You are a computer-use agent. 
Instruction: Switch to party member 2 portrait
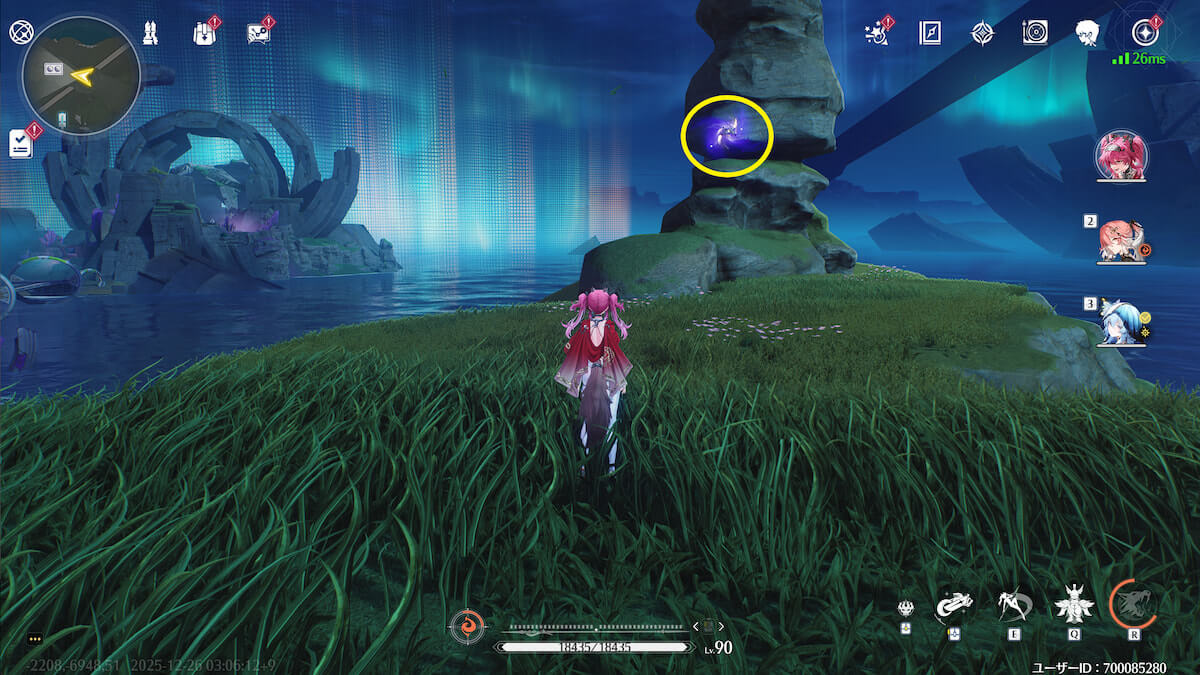click(1122, 241)
